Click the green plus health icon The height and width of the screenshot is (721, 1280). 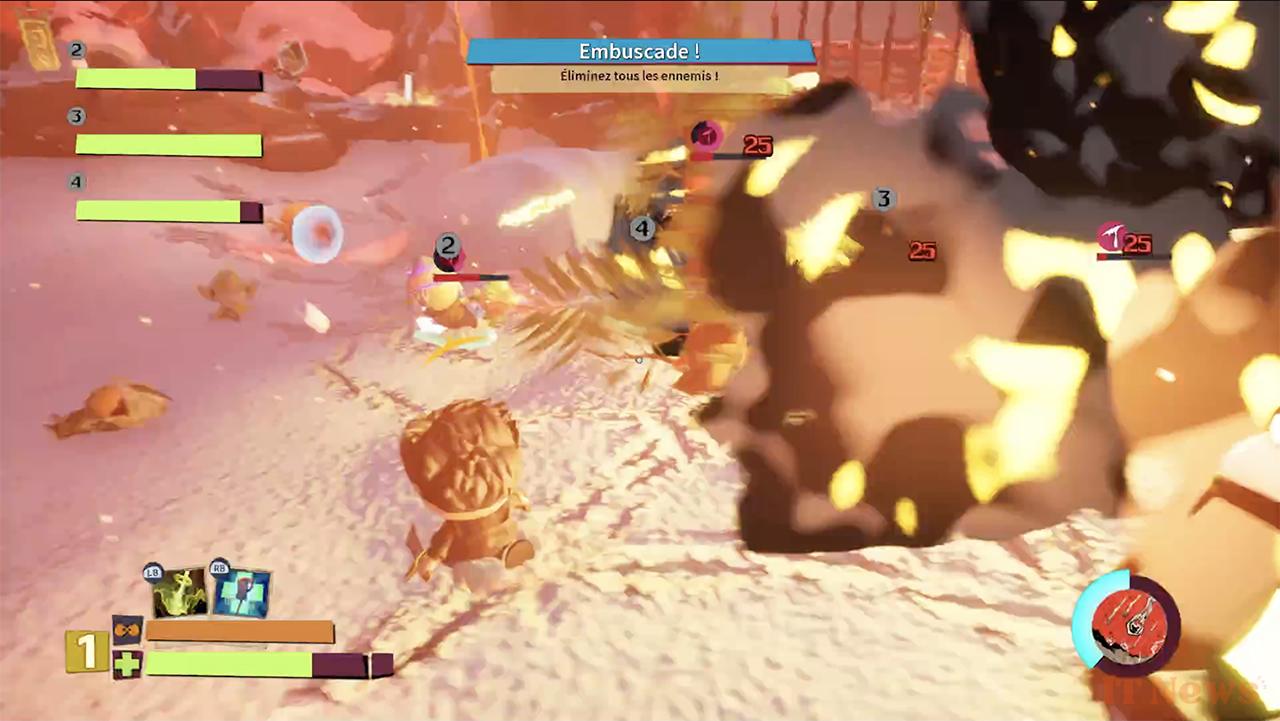click(126, 664)
